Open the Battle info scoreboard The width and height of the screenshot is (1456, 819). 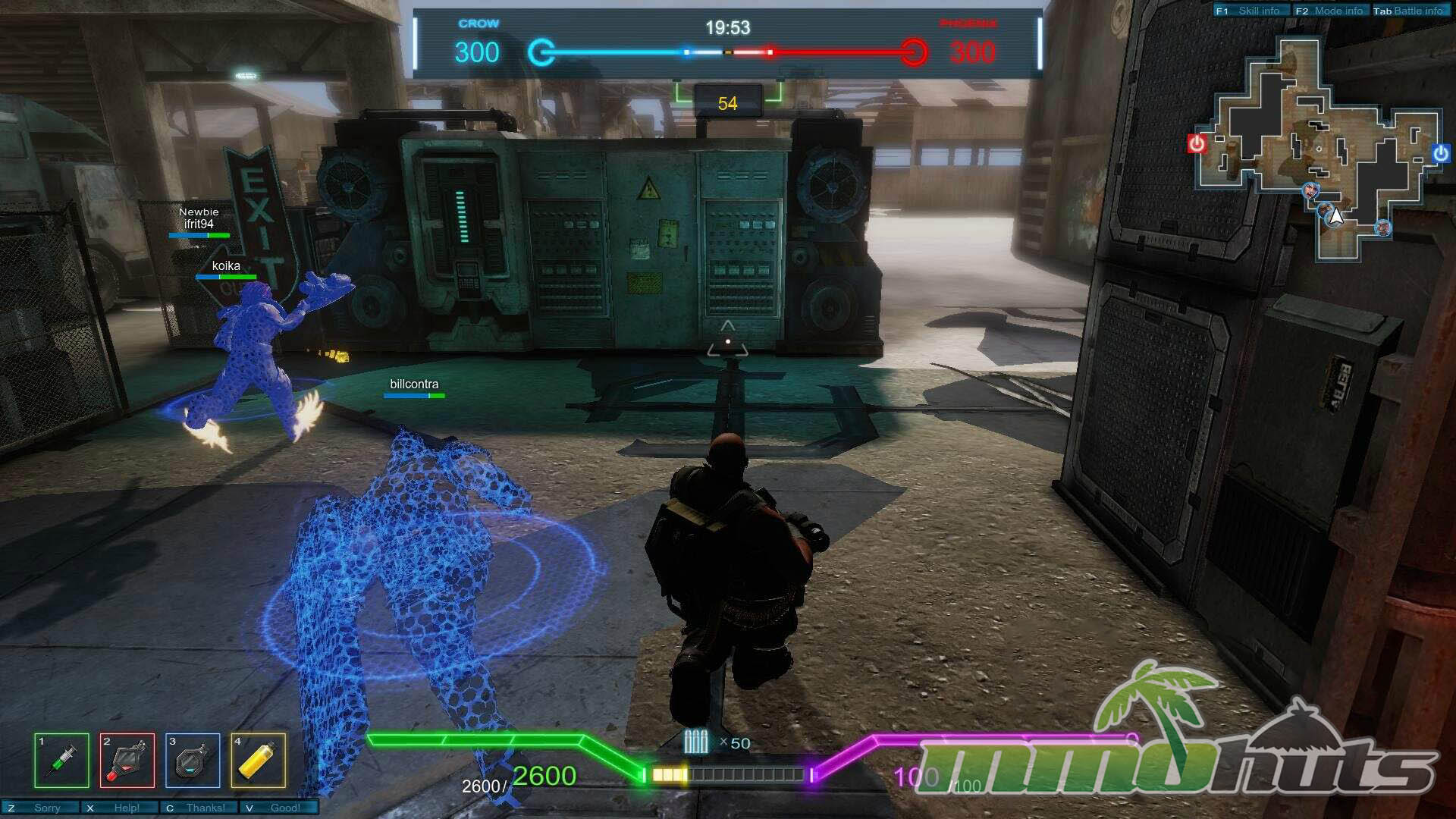[x=1410, y=11]
